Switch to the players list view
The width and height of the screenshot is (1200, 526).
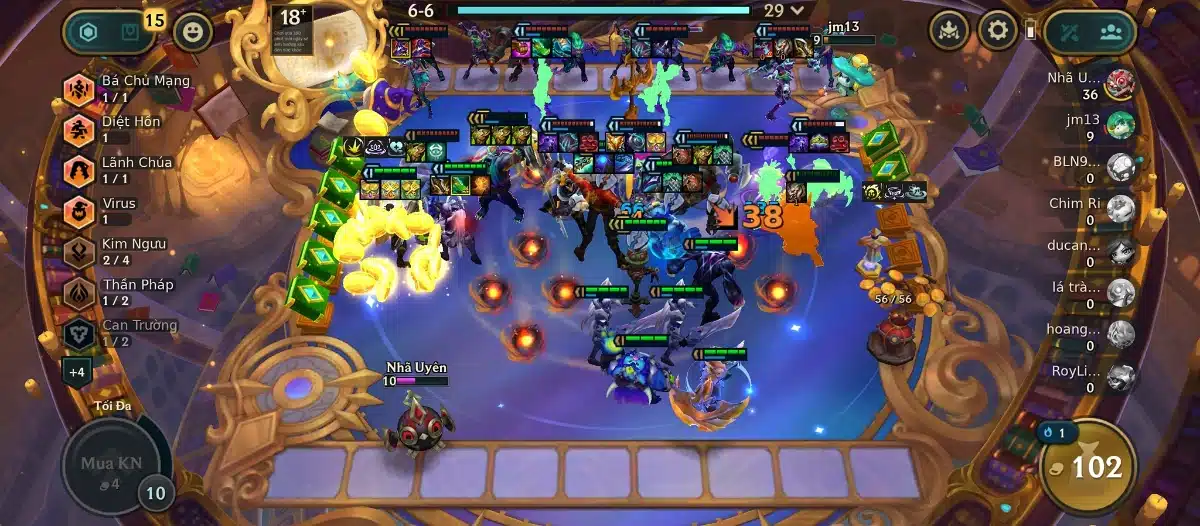coord(1110,32)
